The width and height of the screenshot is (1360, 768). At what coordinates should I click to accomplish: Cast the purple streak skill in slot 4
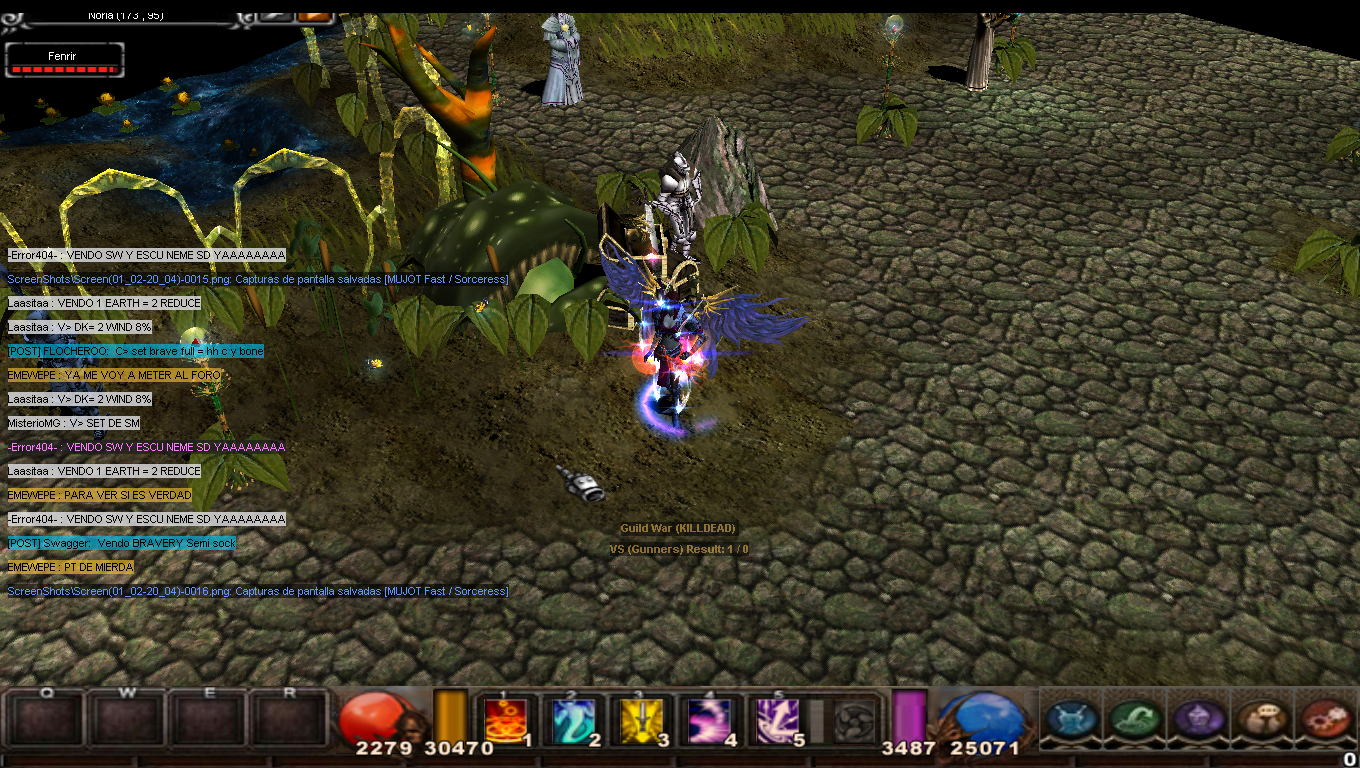point(710,720)
